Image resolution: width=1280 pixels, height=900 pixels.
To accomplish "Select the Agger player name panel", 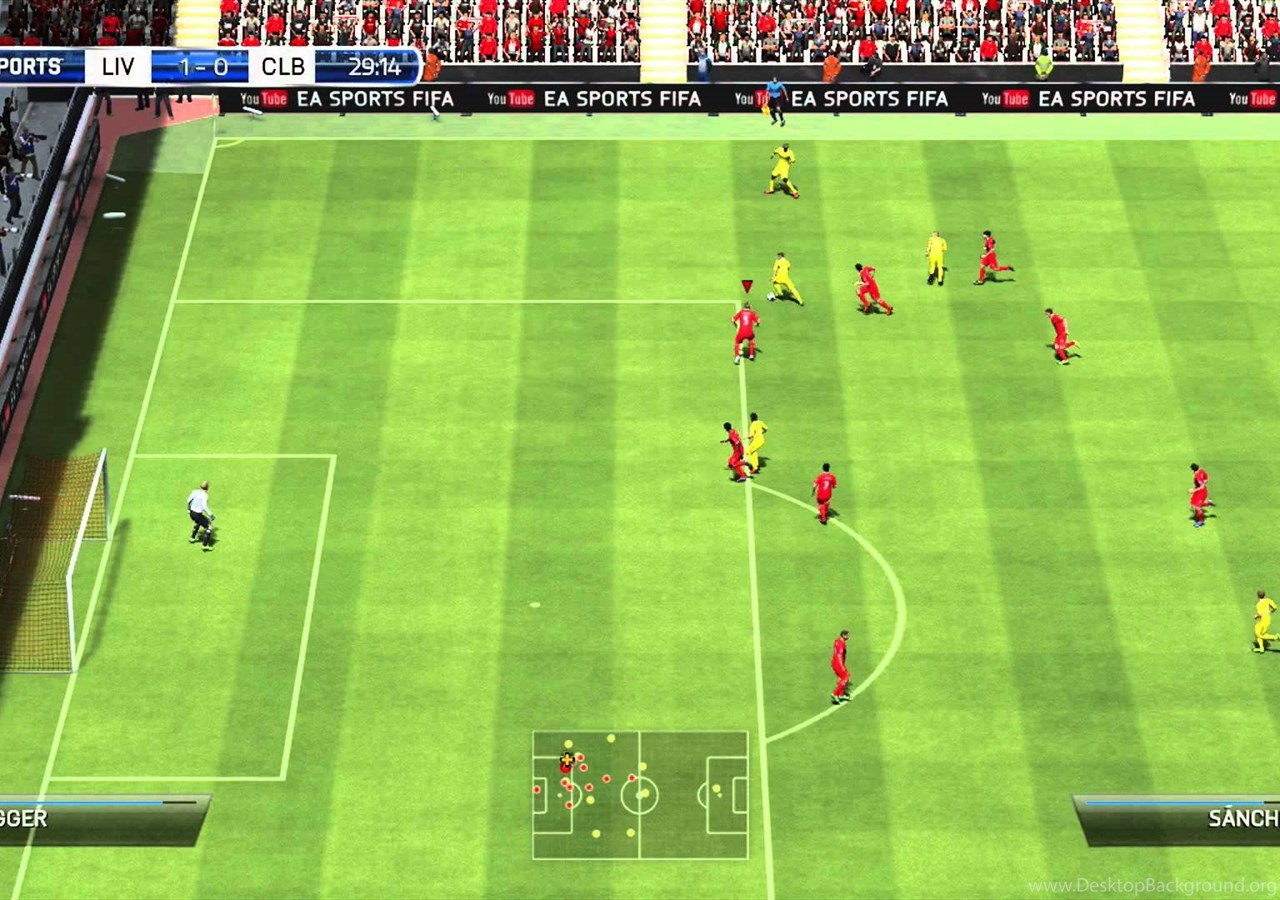I will [100, 819].
